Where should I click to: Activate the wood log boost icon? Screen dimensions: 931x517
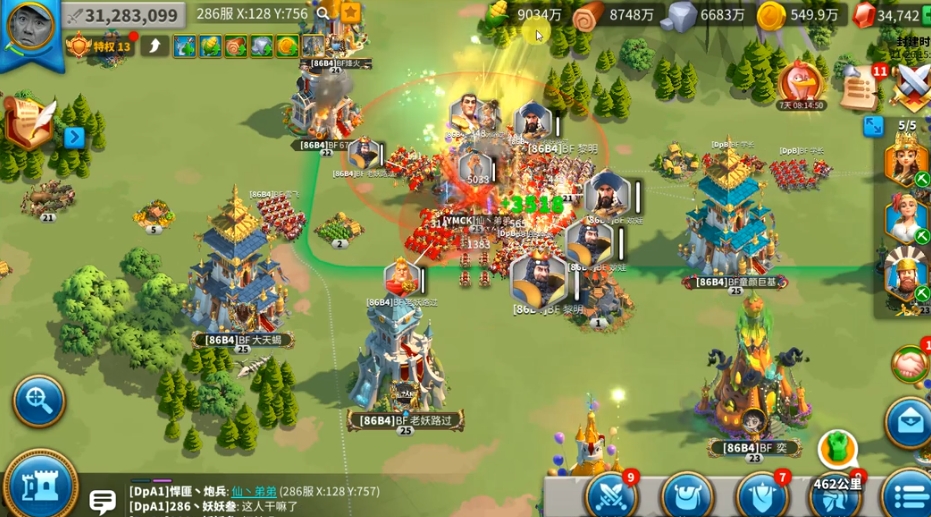pyautogui.click(x=235, y=46)
